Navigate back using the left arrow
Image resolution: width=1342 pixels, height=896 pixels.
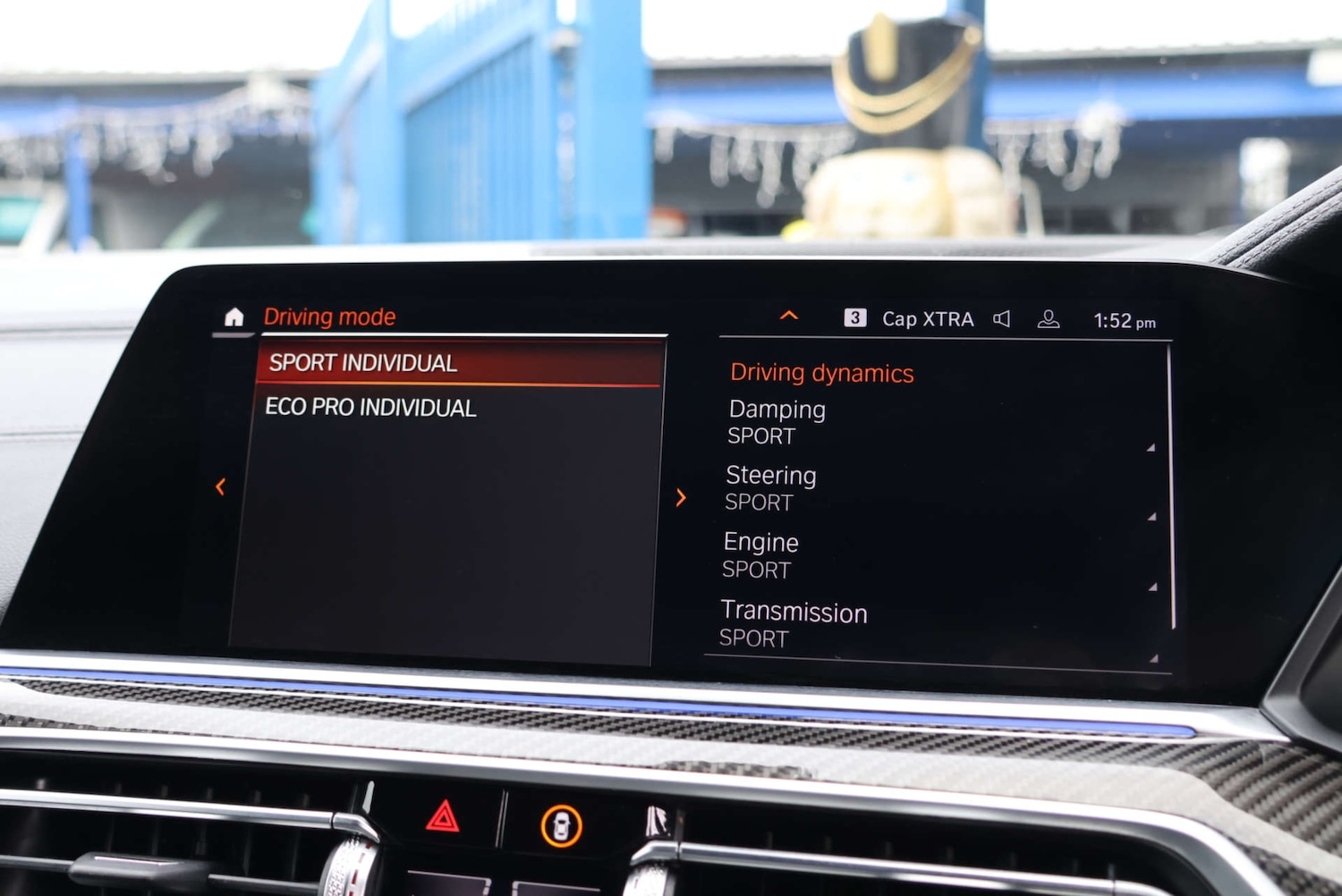(x=220, y=486)
